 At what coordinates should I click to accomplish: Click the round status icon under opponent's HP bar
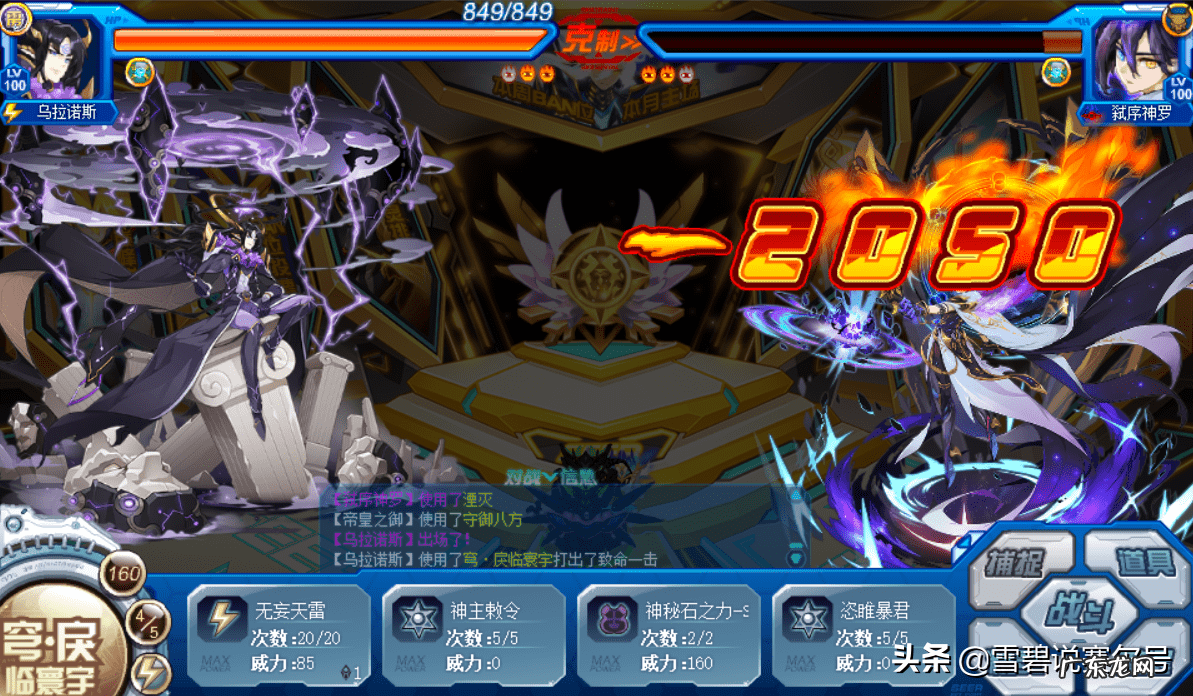click(1055, 71)
